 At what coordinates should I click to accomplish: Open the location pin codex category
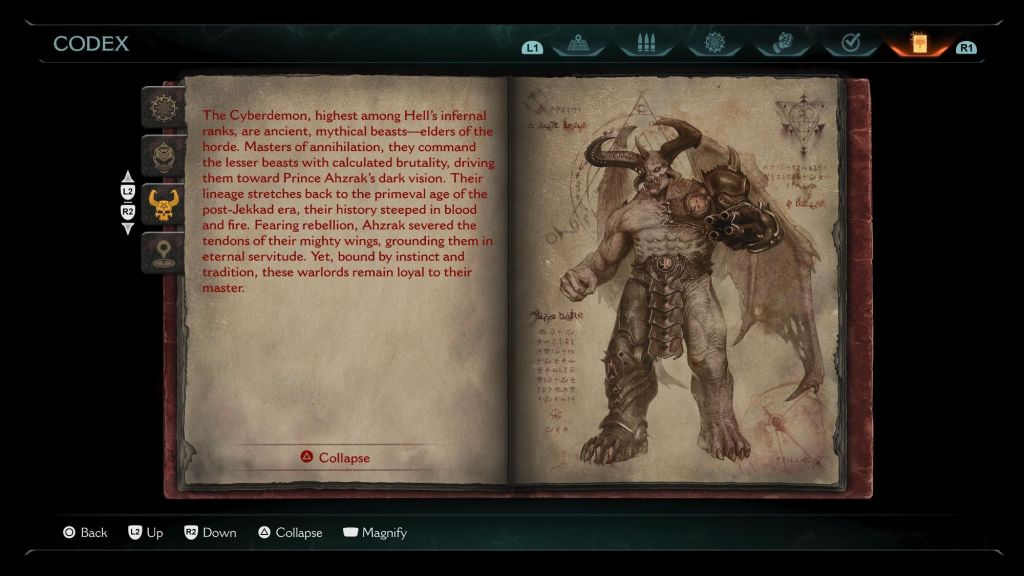point(161,253)
